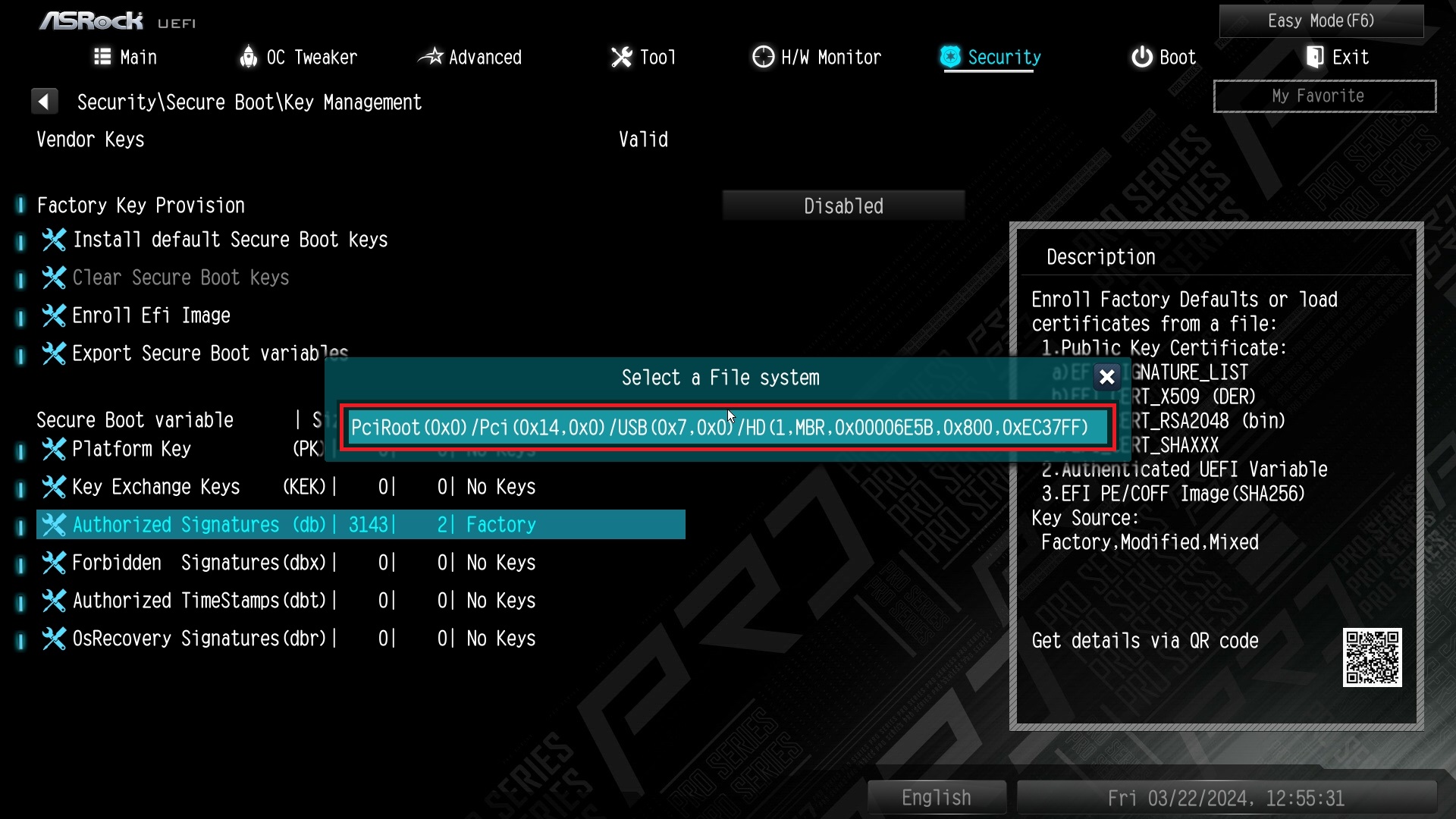Image resolution: width=1456 pixels, height=819 pixels.
Task: Open the English language selector
Action: point(936,797)
